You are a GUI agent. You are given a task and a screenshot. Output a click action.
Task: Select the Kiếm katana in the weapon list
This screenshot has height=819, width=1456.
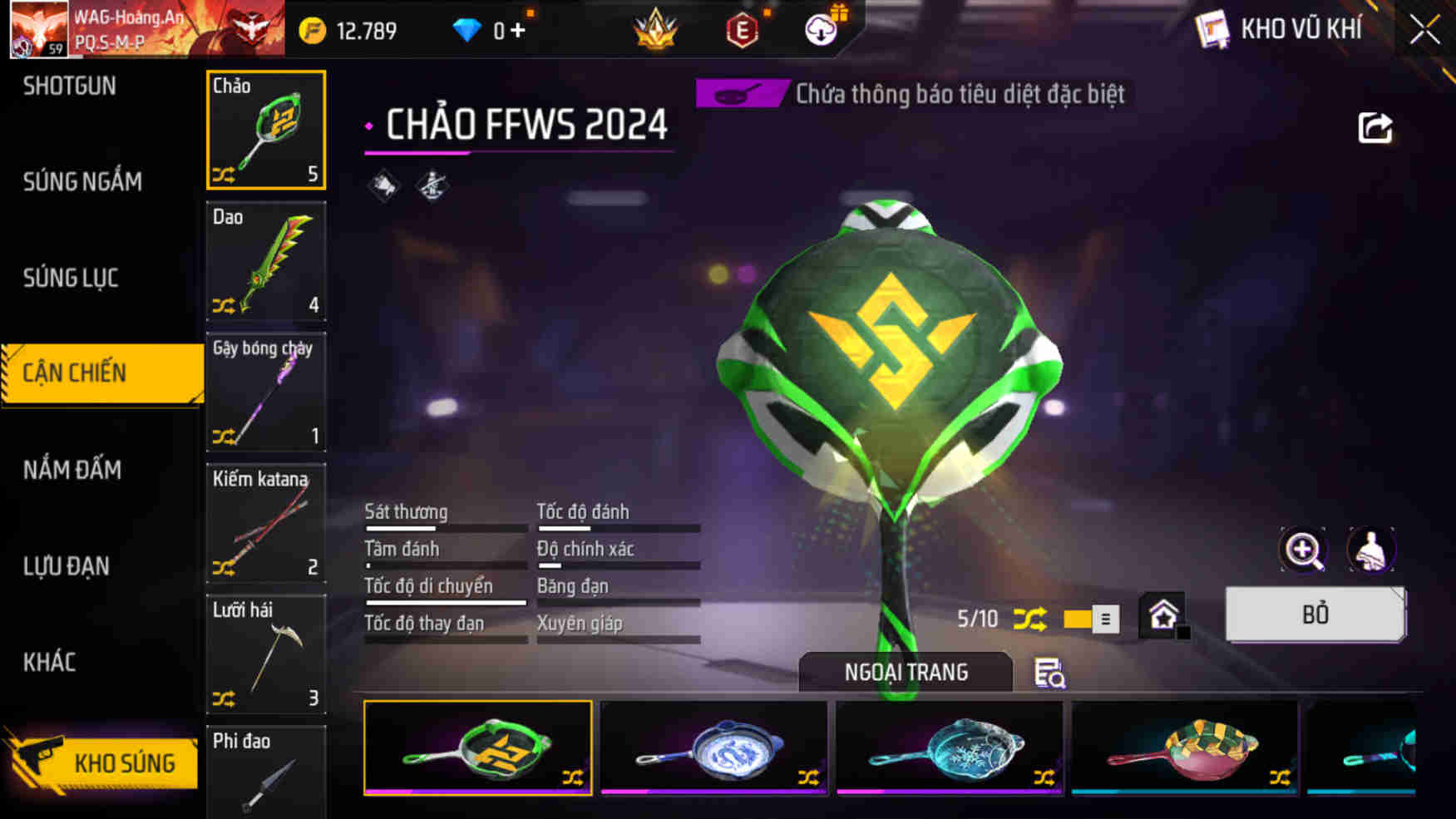(x=264, y=524)
